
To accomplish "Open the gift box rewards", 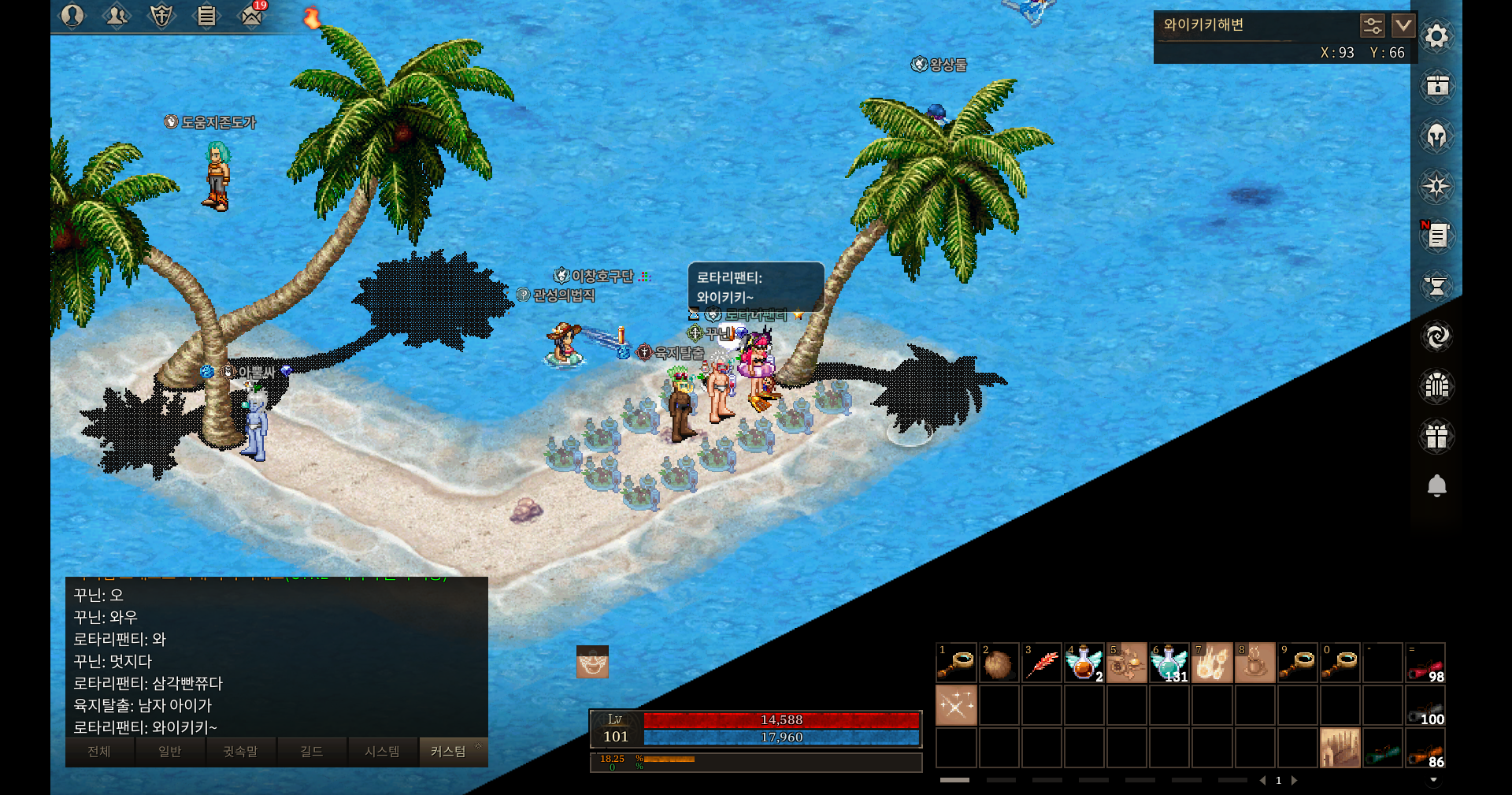I will tap(1436, 436).
